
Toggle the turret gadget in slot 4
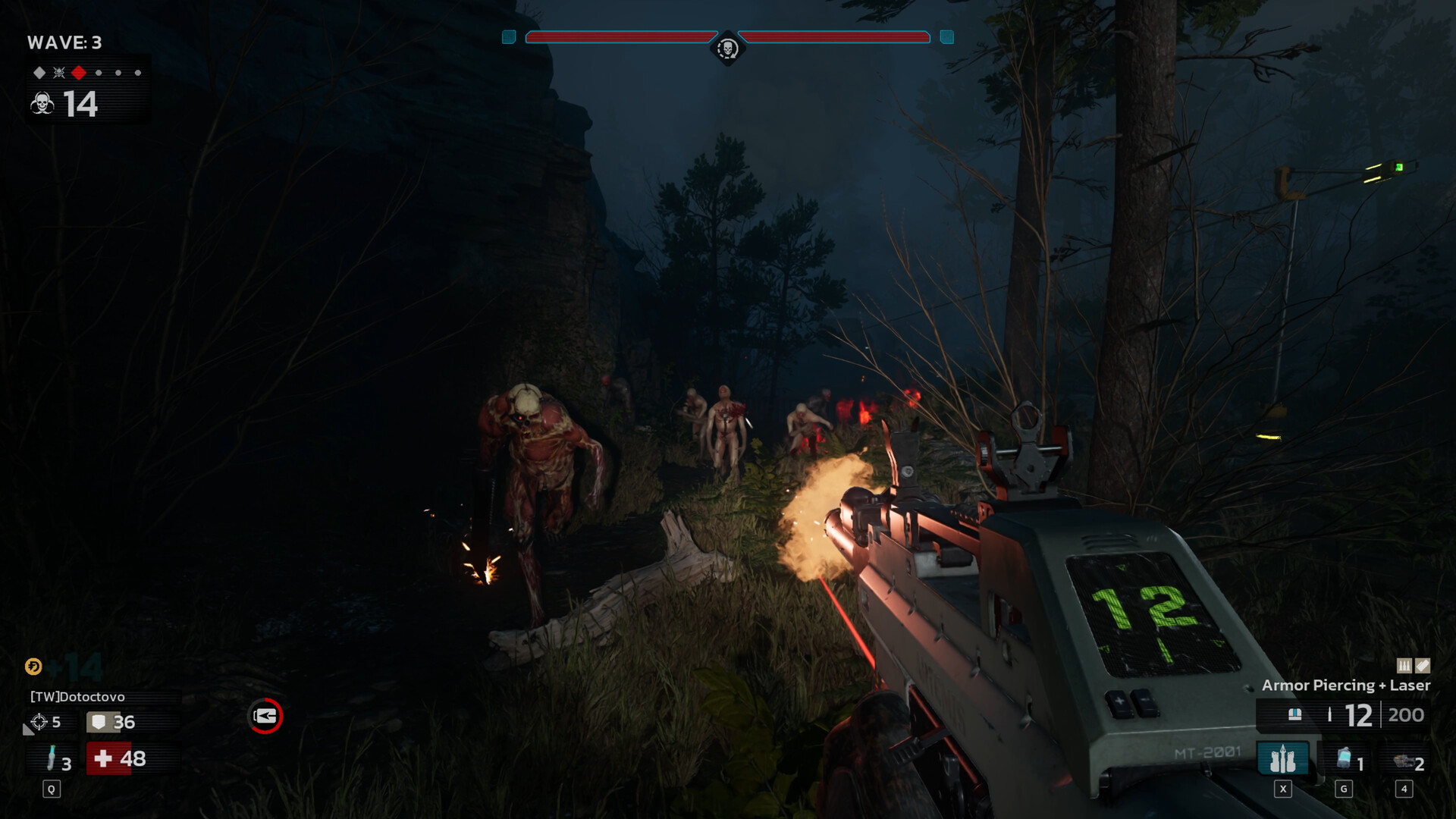(1404, 761)
